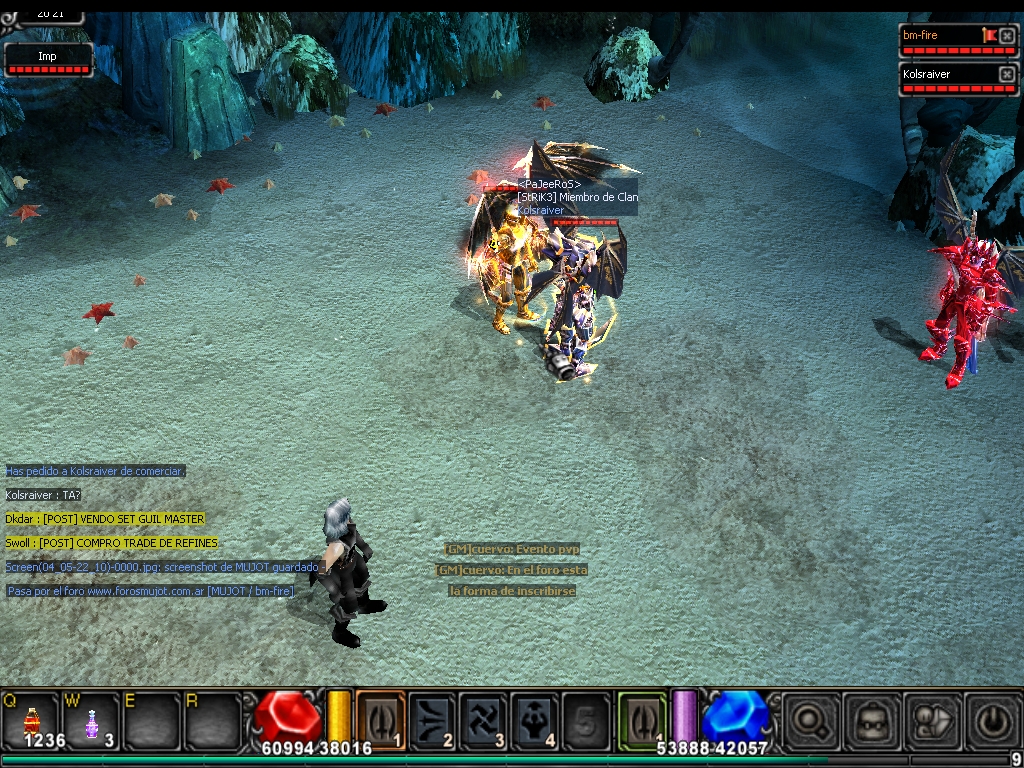The height and width of the screenshot is (768, 1024).
Task: Remove Kolsraiver from the party list
Action: [1007, 74]
